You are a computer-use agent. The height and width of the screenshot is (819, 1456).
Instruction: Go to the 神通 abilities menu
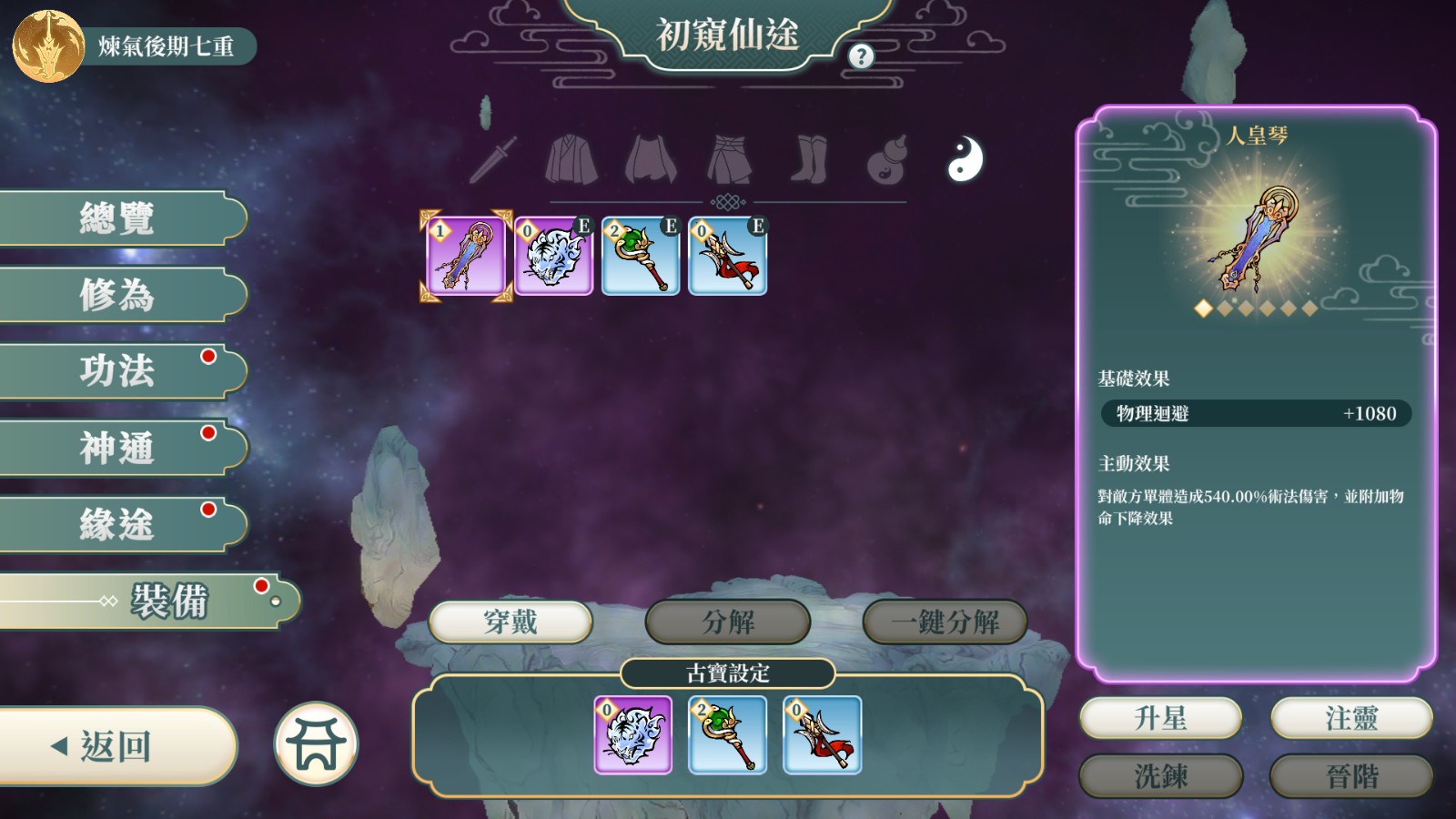(x=118, y=448)
